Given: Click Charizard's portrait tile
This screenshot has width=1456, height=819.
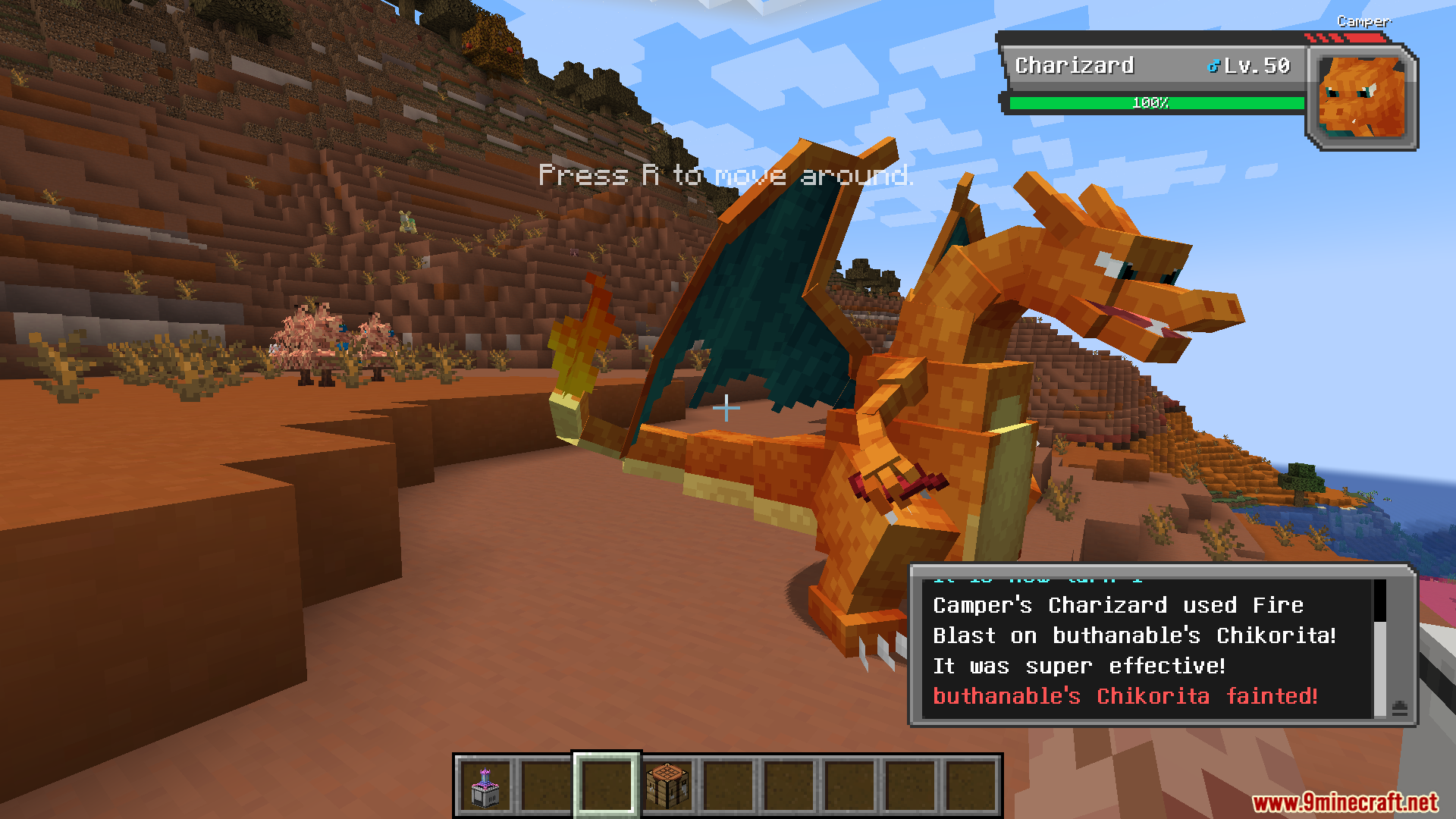Looking at the screenshot, I should click(1361, 97).
